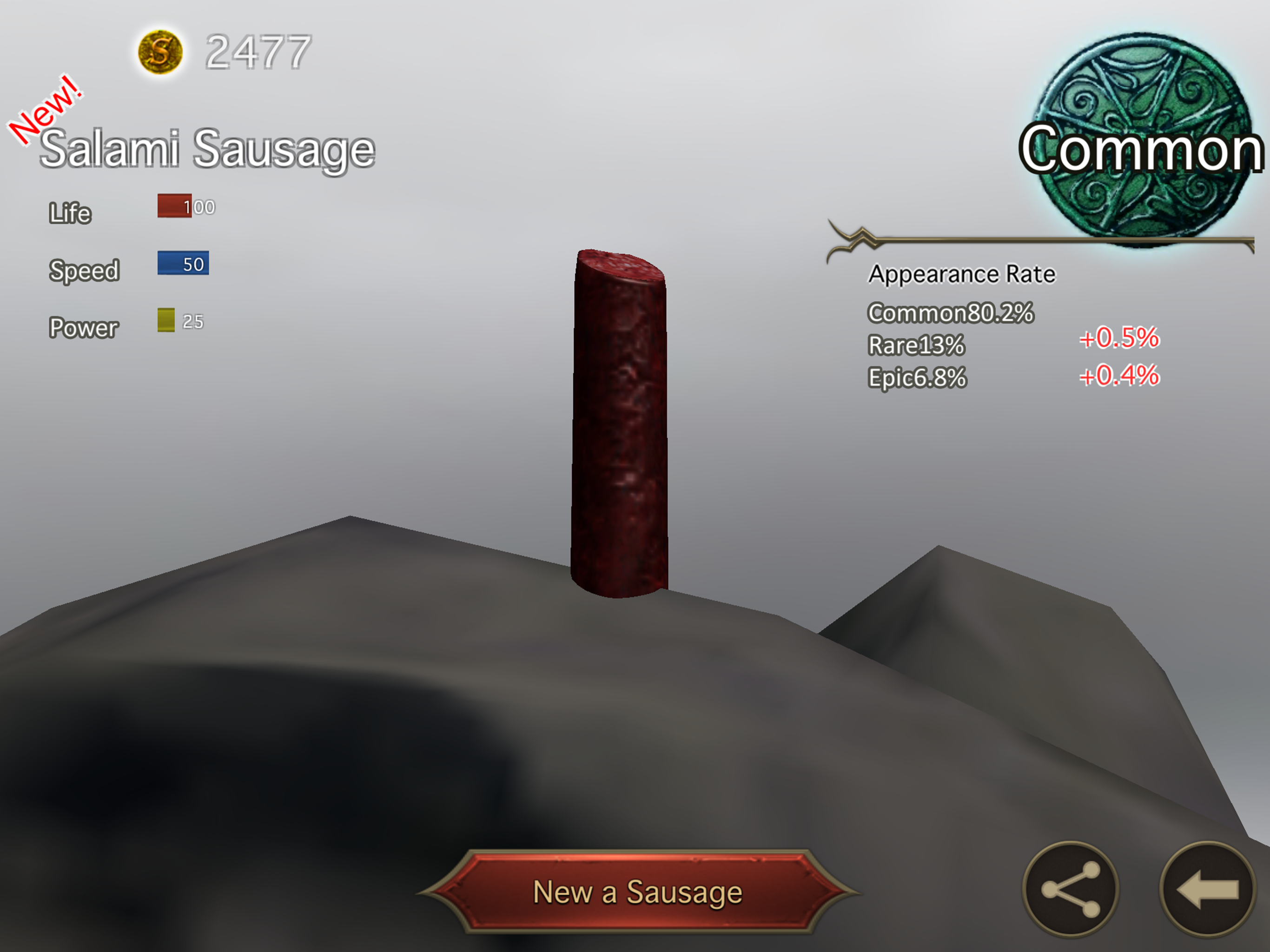Image resolution: width=1270 pixels, height=952 pixels.
Task: Toggle the Speed stat bar
Action: click(x=183, y=264)
